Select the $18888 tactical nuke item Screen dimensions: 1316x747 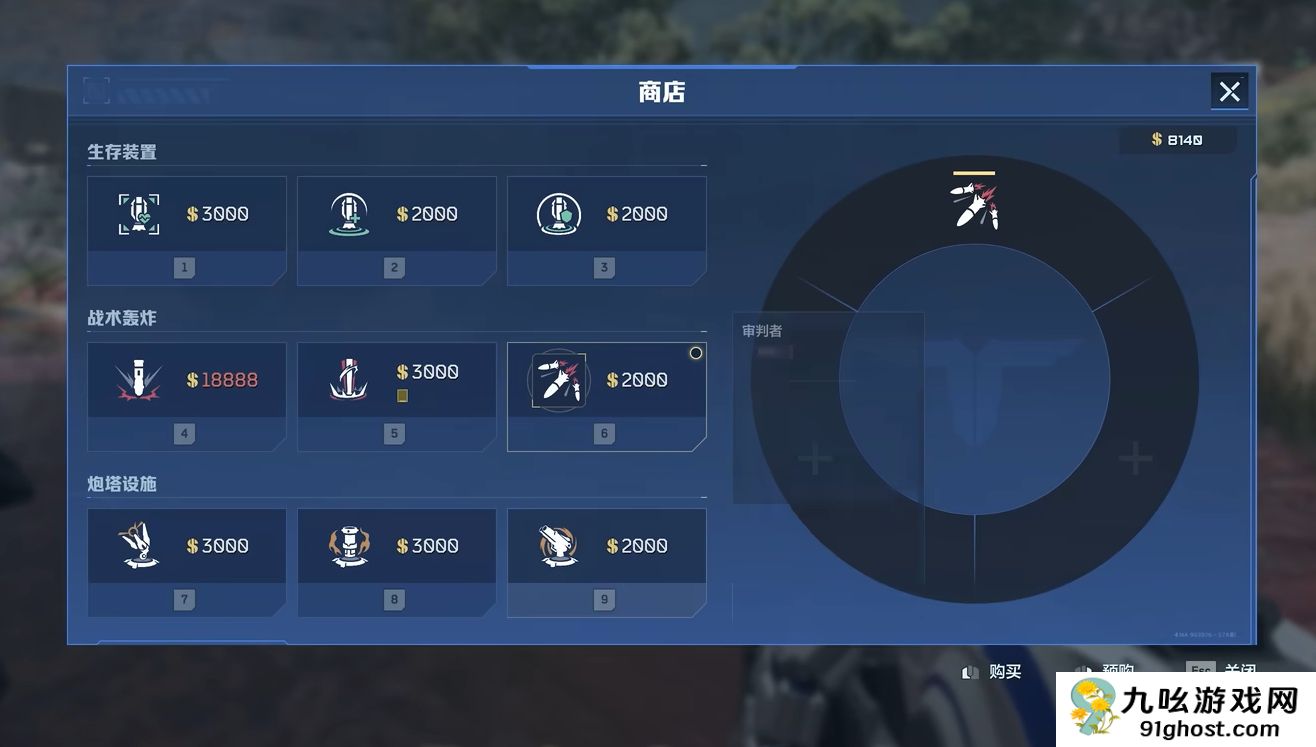coord(186,379)
